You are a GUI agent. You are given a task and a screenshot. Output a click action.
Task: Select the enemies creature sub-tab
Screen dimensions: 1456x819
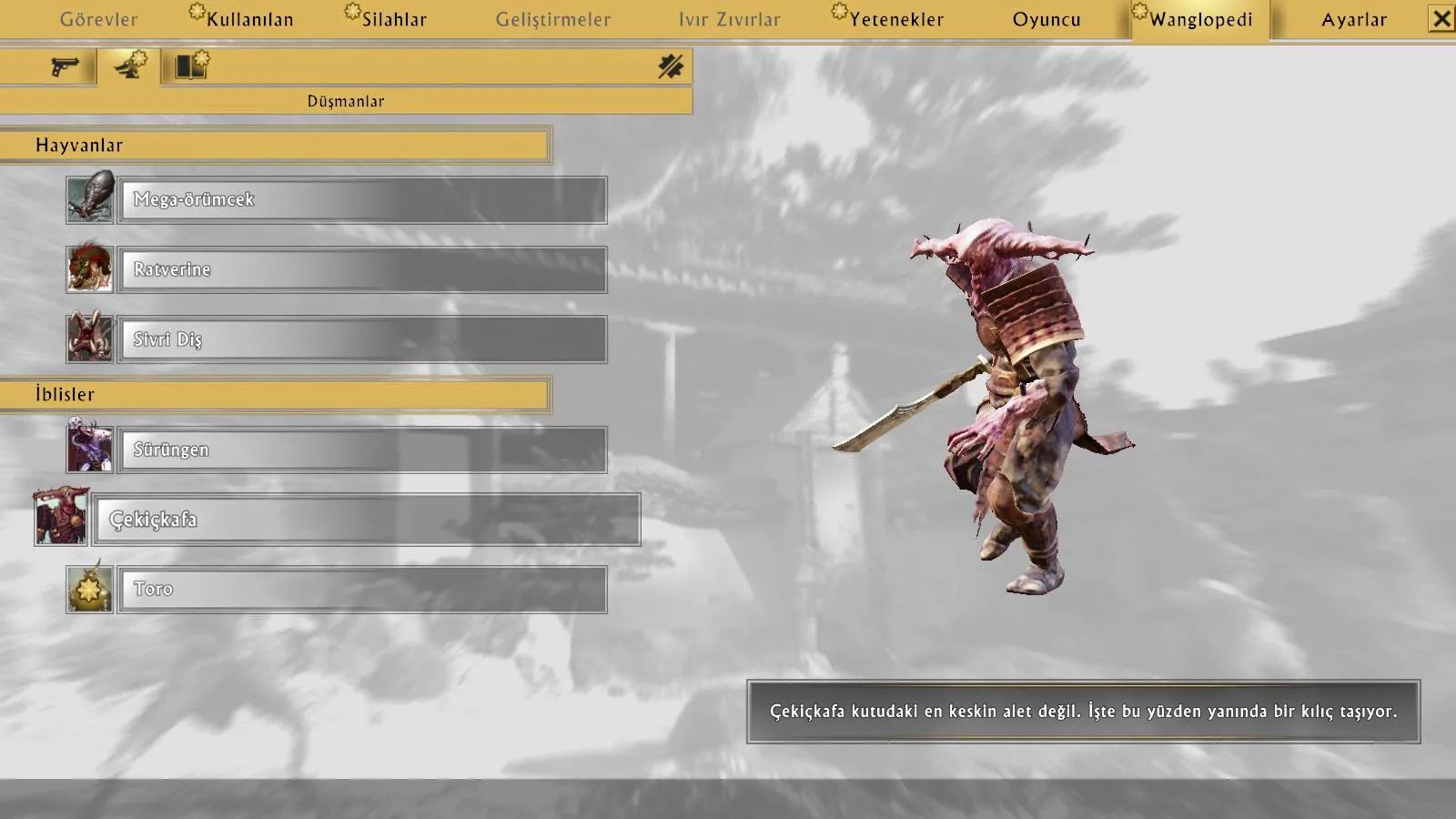click(x=129, y=66)
